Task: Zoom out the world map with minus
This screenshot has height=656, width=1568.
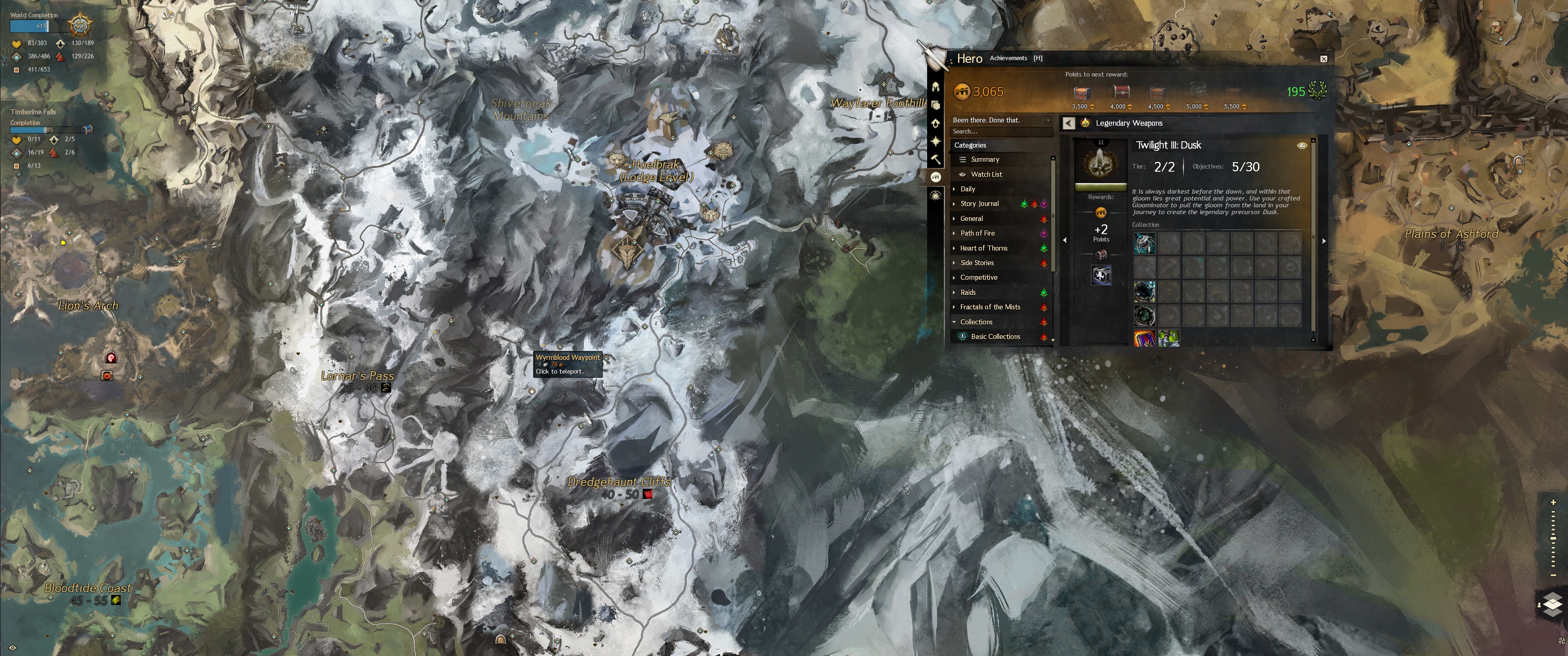Action: pyautogui.click(x=1553, y=575)
